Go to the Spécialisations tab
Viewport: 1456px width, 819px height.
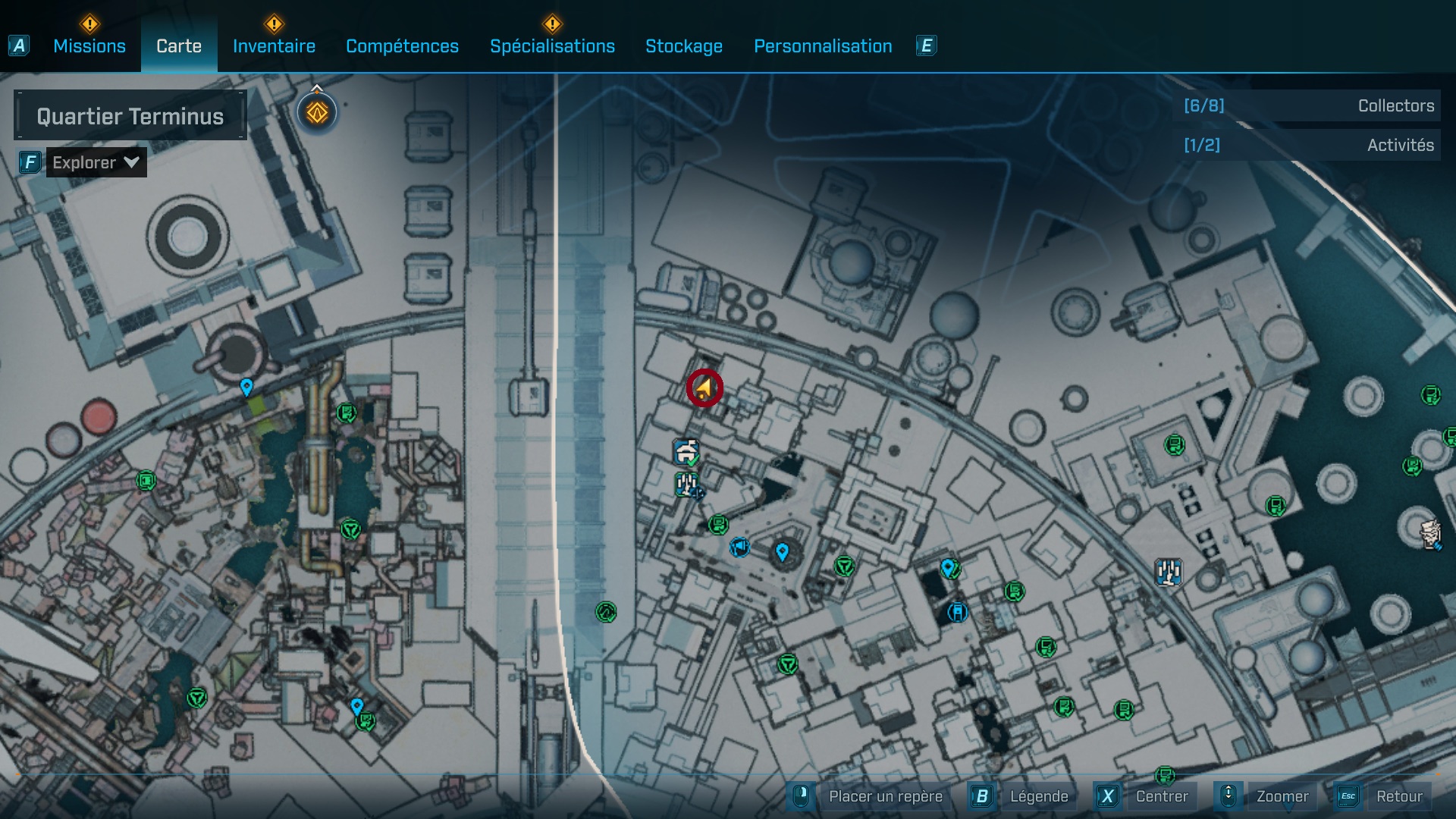point(553,46)
